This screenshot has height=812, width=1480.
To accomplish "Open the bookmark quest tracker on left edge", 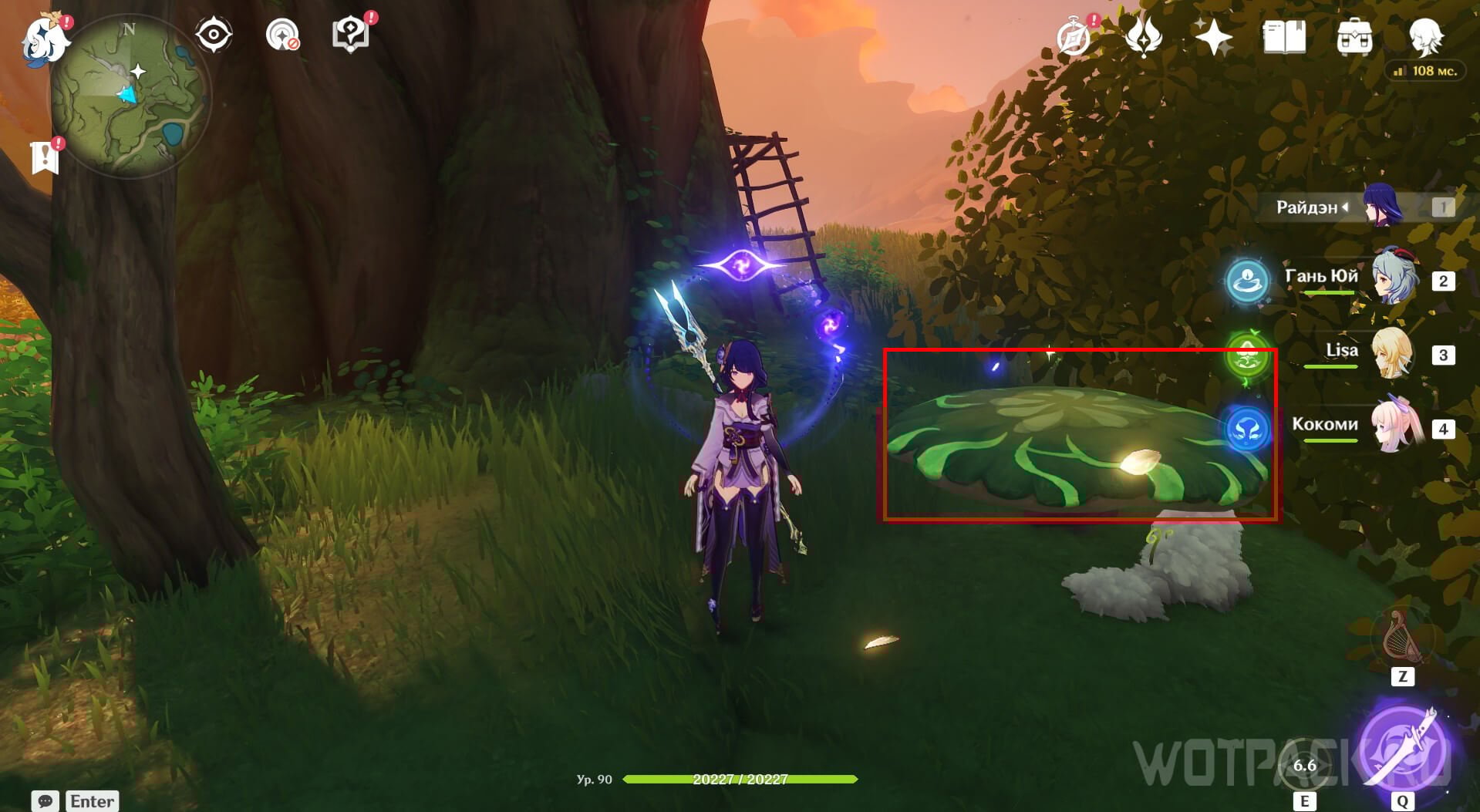I will [x=45, y=157].
